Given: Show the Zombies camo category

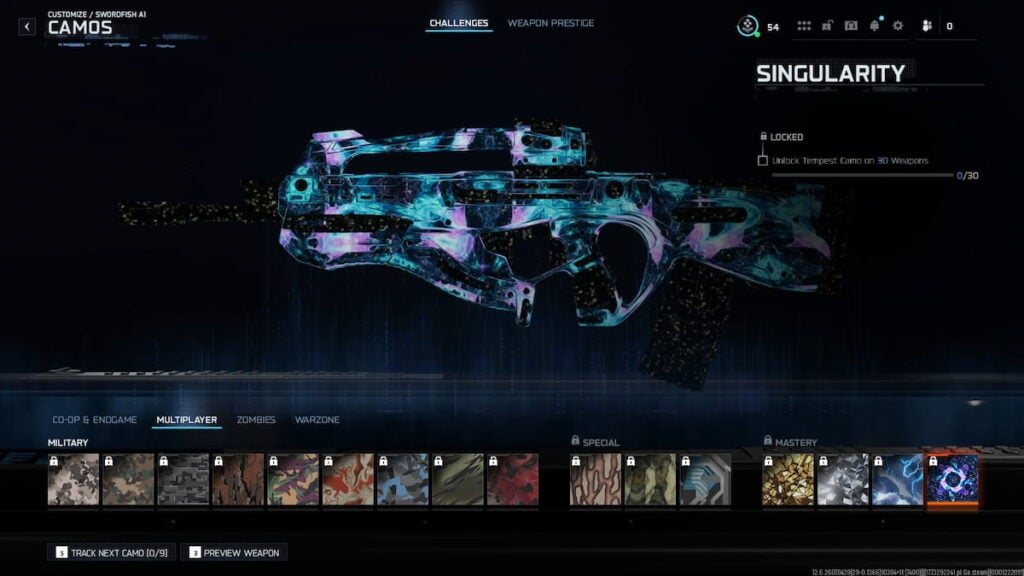Looking at the screenshot, I should 256,420.
